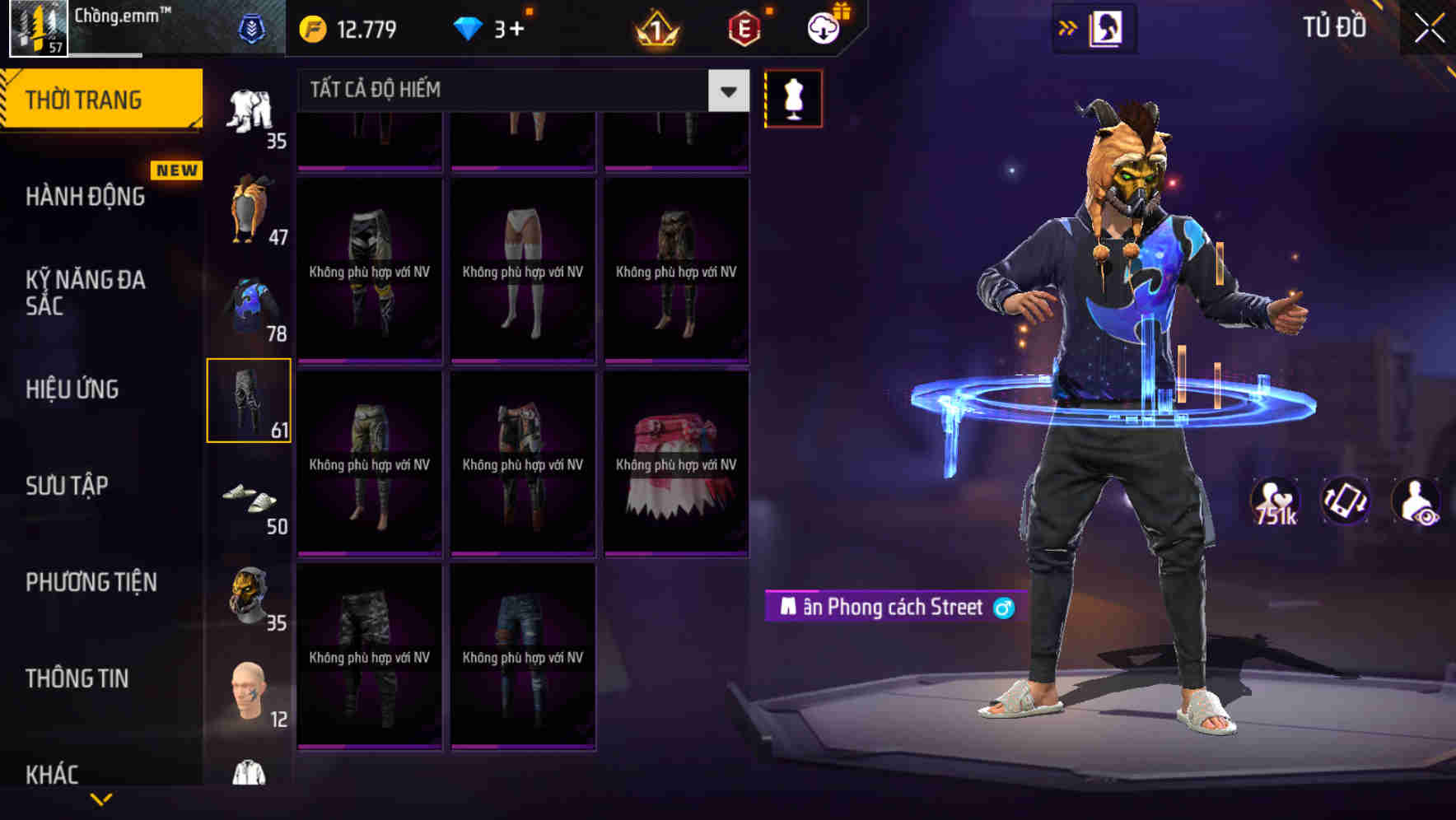
Task: Click the Phong cách Street item label
Action: (x=894, y=608)
